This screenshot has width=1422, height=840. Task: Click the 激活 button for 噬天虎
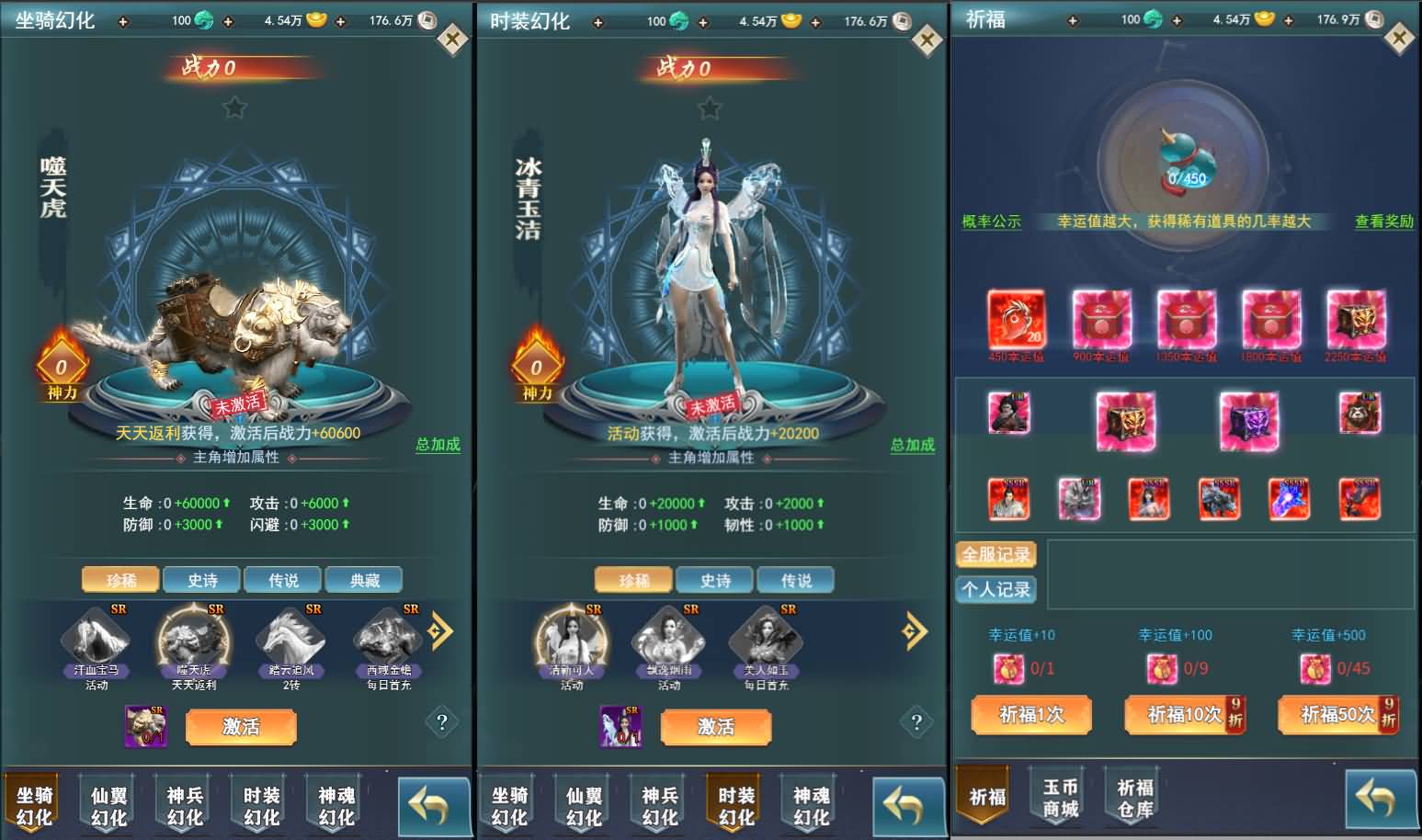click(x=240, y=727)
